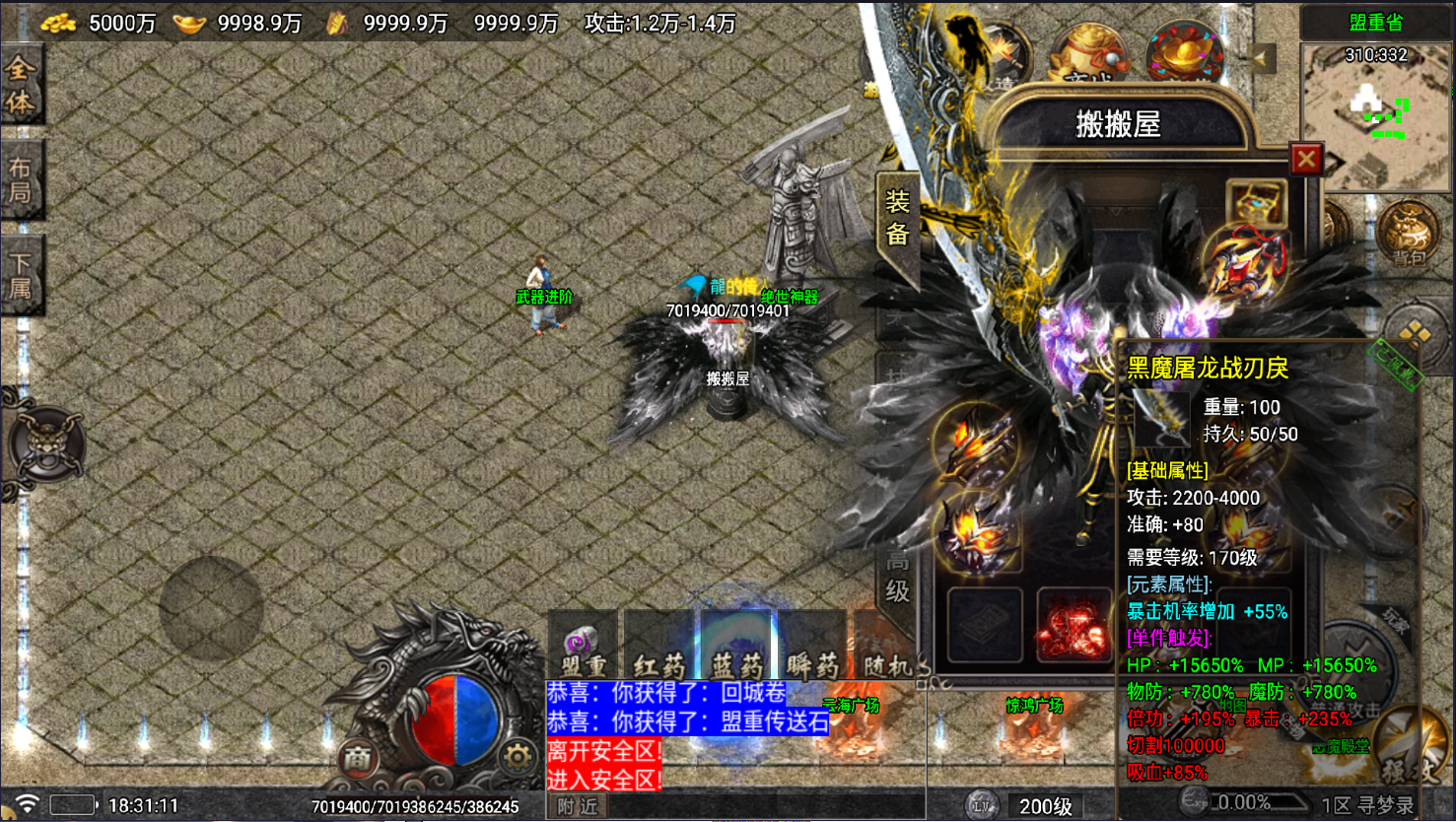
Task: Use the 红药 red potion slot
Action: pyautogui.click(x=659, y=651)
